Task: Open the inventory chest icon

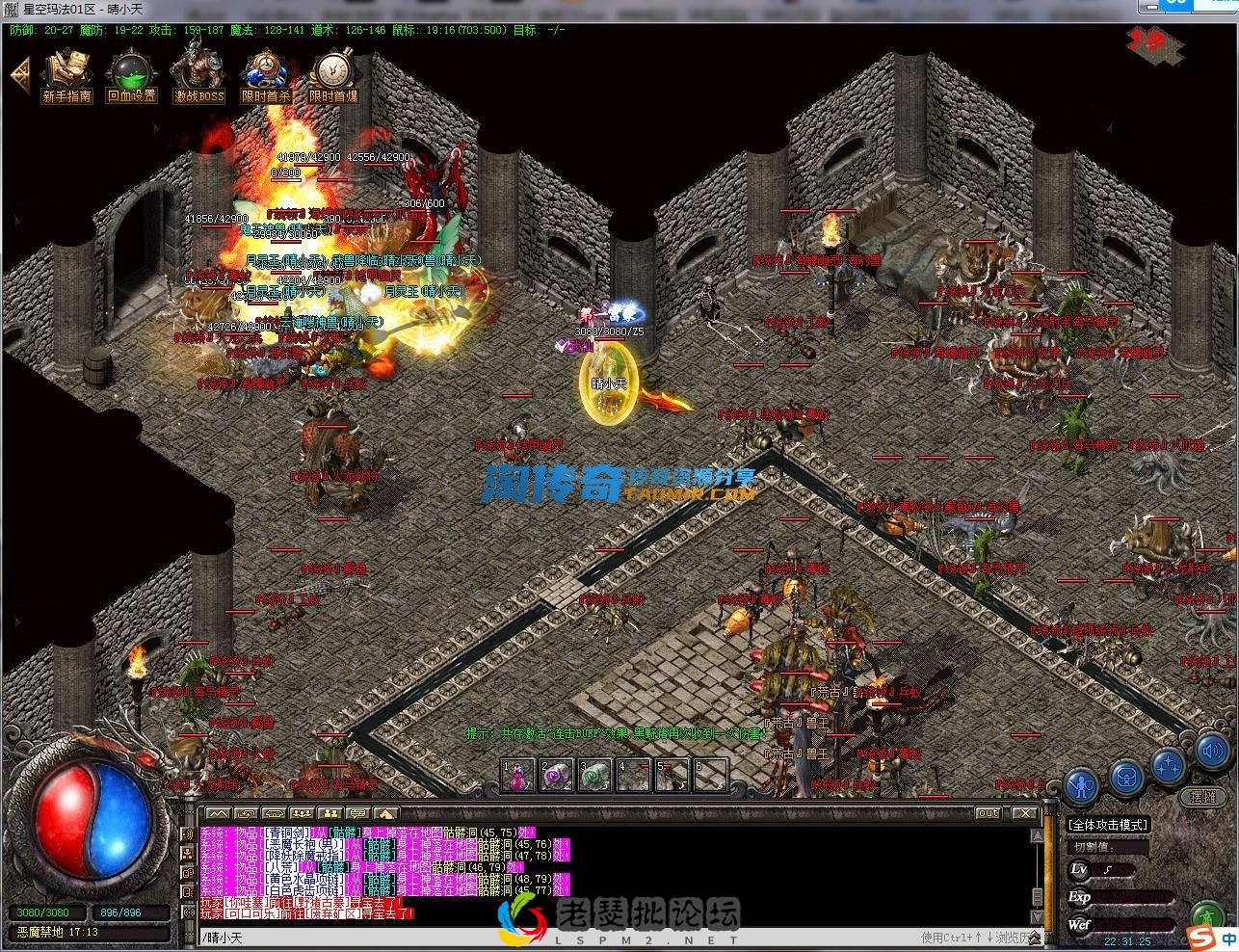Action: tap(1125, 777)
